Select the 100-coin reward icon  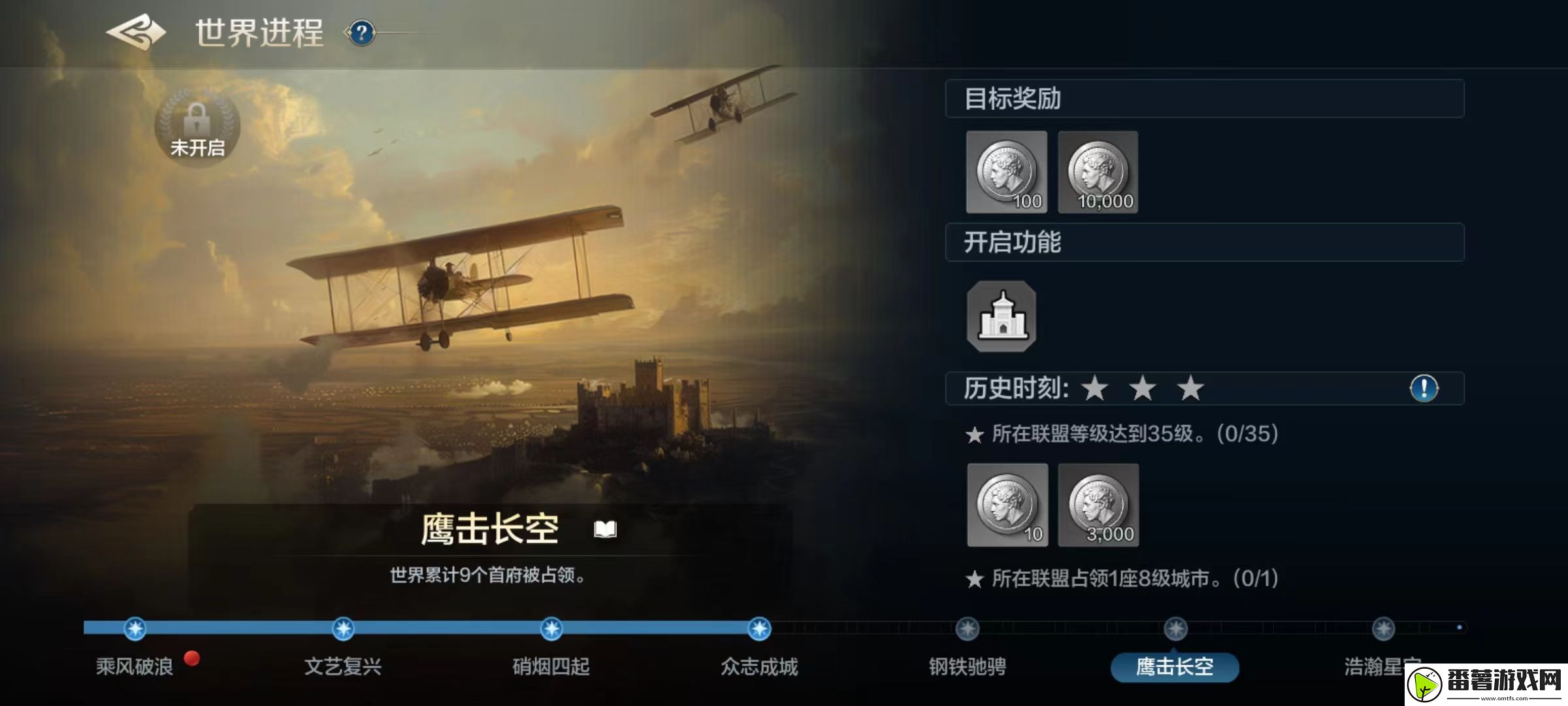click(x=1008, y=172)
